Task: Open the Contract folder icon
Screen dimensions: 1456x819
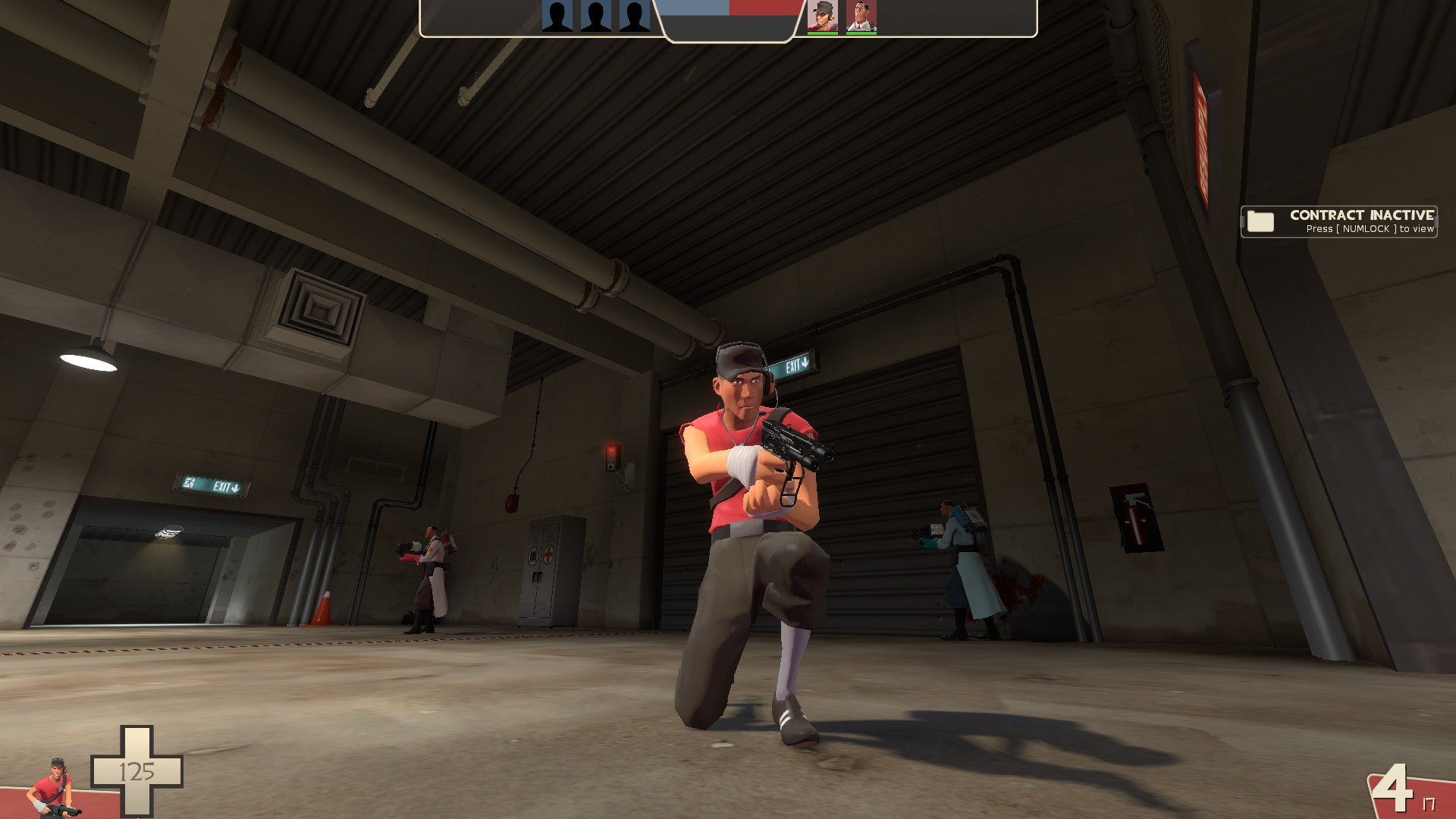Action: (1260, 222)
